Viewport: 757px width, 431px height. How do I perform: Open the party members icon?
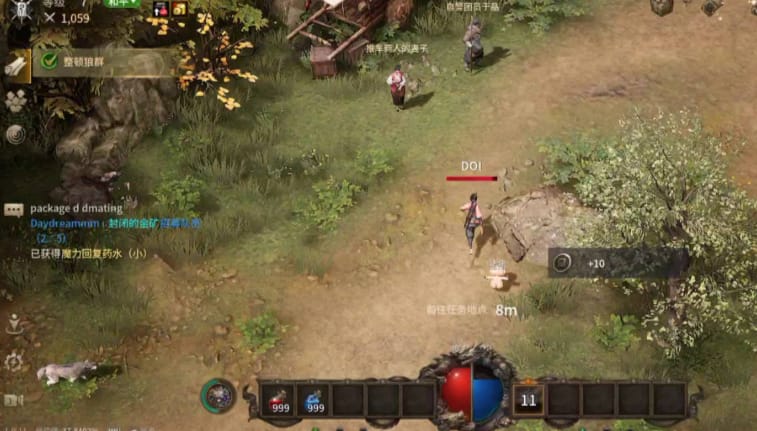coord(16,100)
